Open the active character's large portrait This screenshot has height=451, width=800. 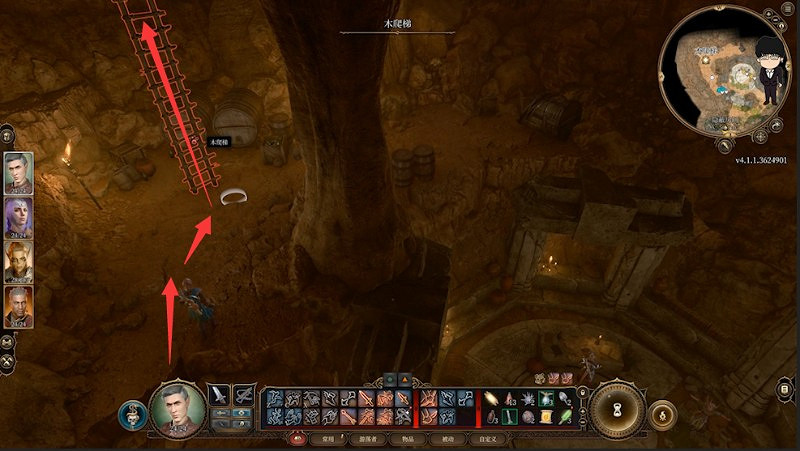pyautogui.click(x=177, y=409)
